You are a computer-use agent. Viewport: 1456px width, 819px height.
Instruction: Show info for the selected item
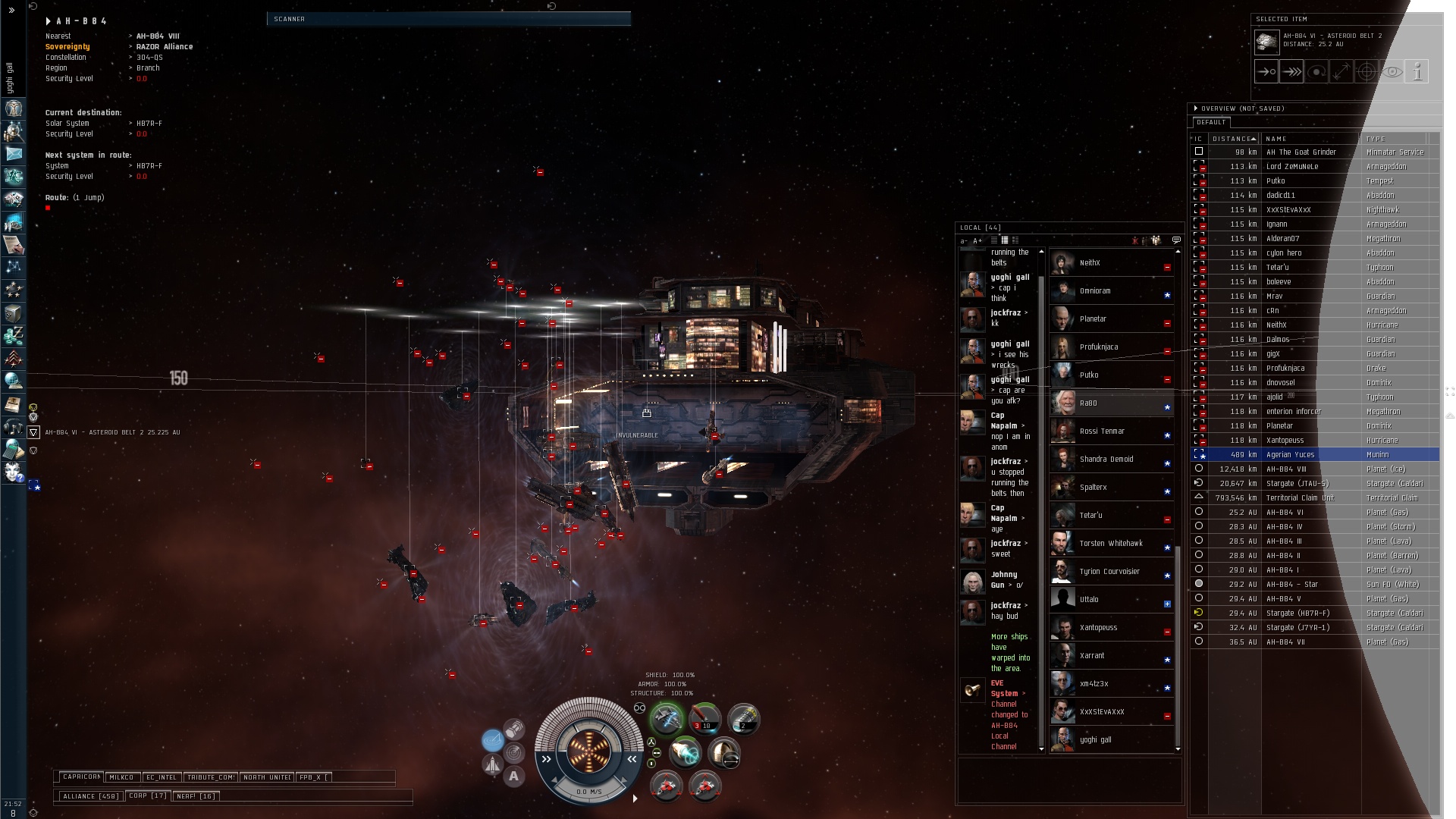[x=1417, y=72]
